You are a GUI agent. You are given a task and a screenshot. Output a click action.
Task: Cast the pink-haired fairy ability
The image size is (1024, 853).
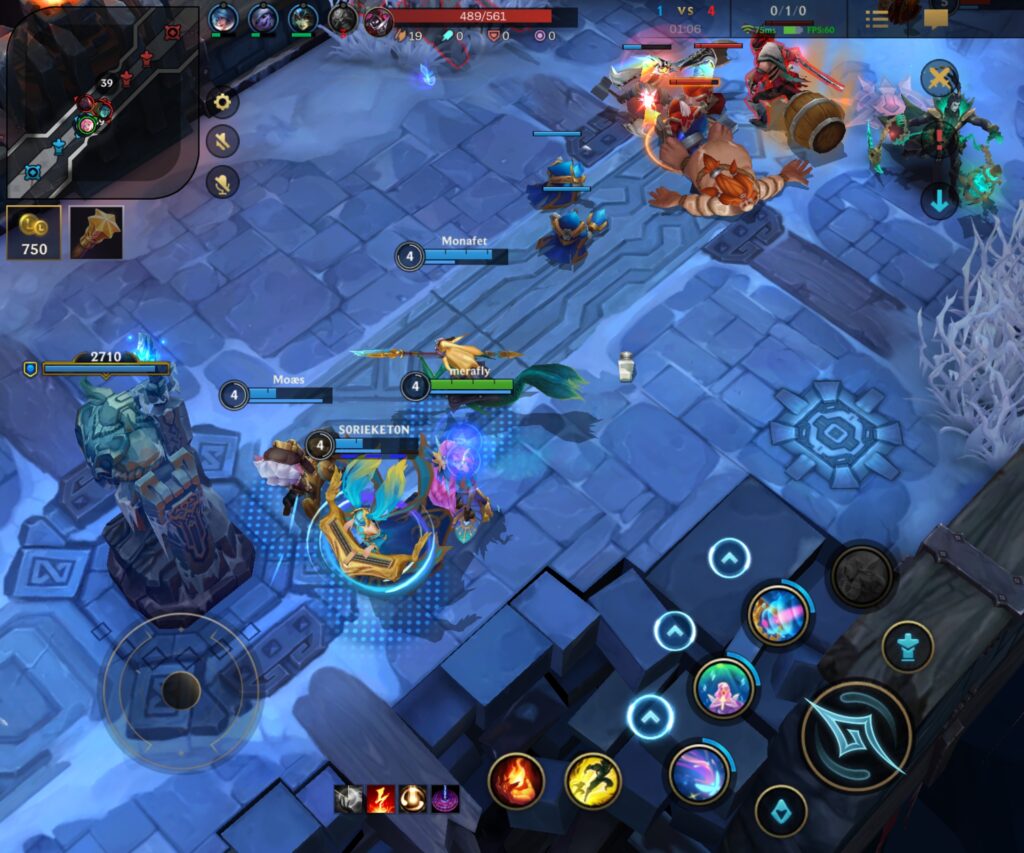click(723, 687)
